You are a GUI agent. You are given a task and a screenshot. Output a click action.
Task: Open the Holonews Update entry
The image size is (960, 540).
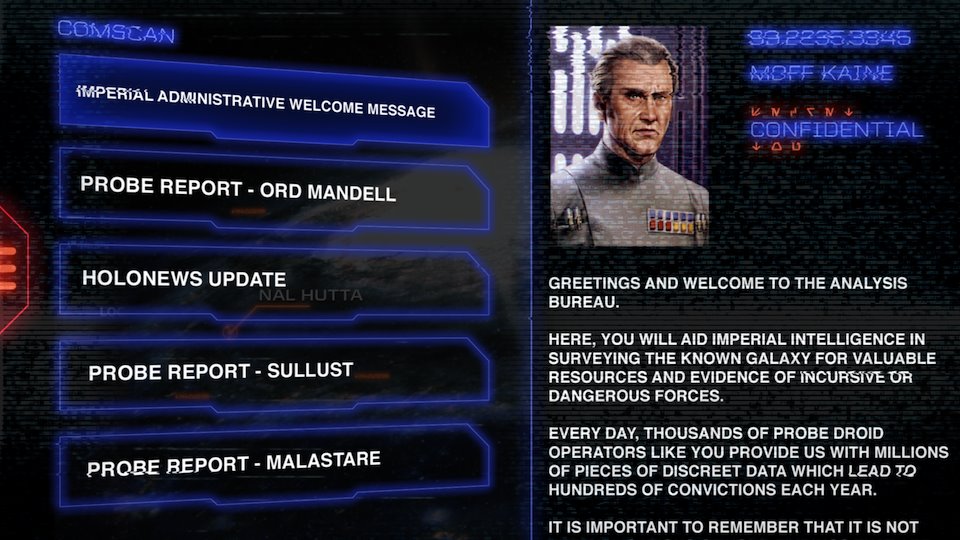coord(272,280)
